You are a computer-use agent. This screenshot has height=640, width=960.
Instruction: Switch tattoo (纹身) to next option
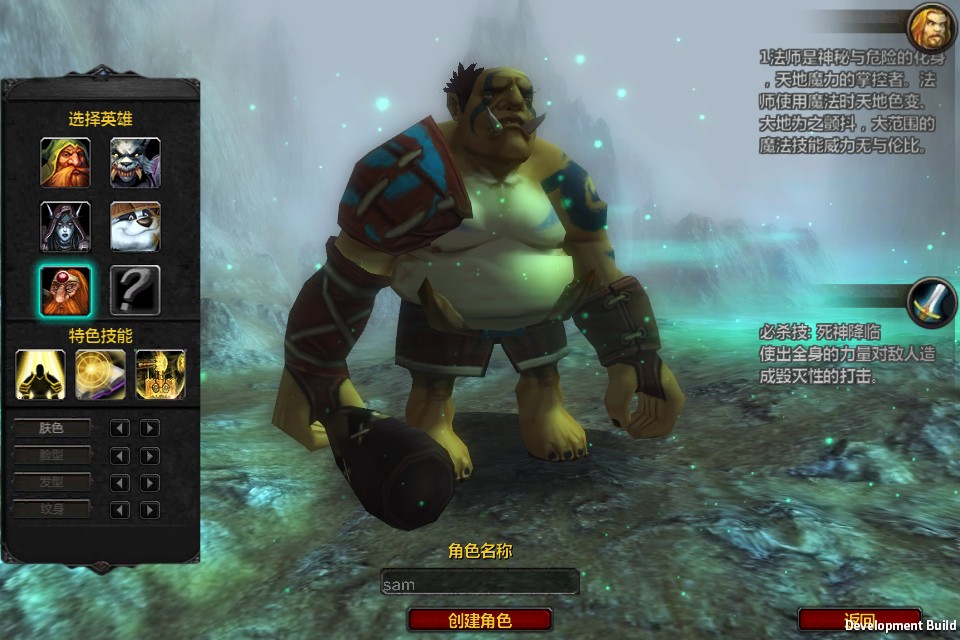tap(150, 510)
